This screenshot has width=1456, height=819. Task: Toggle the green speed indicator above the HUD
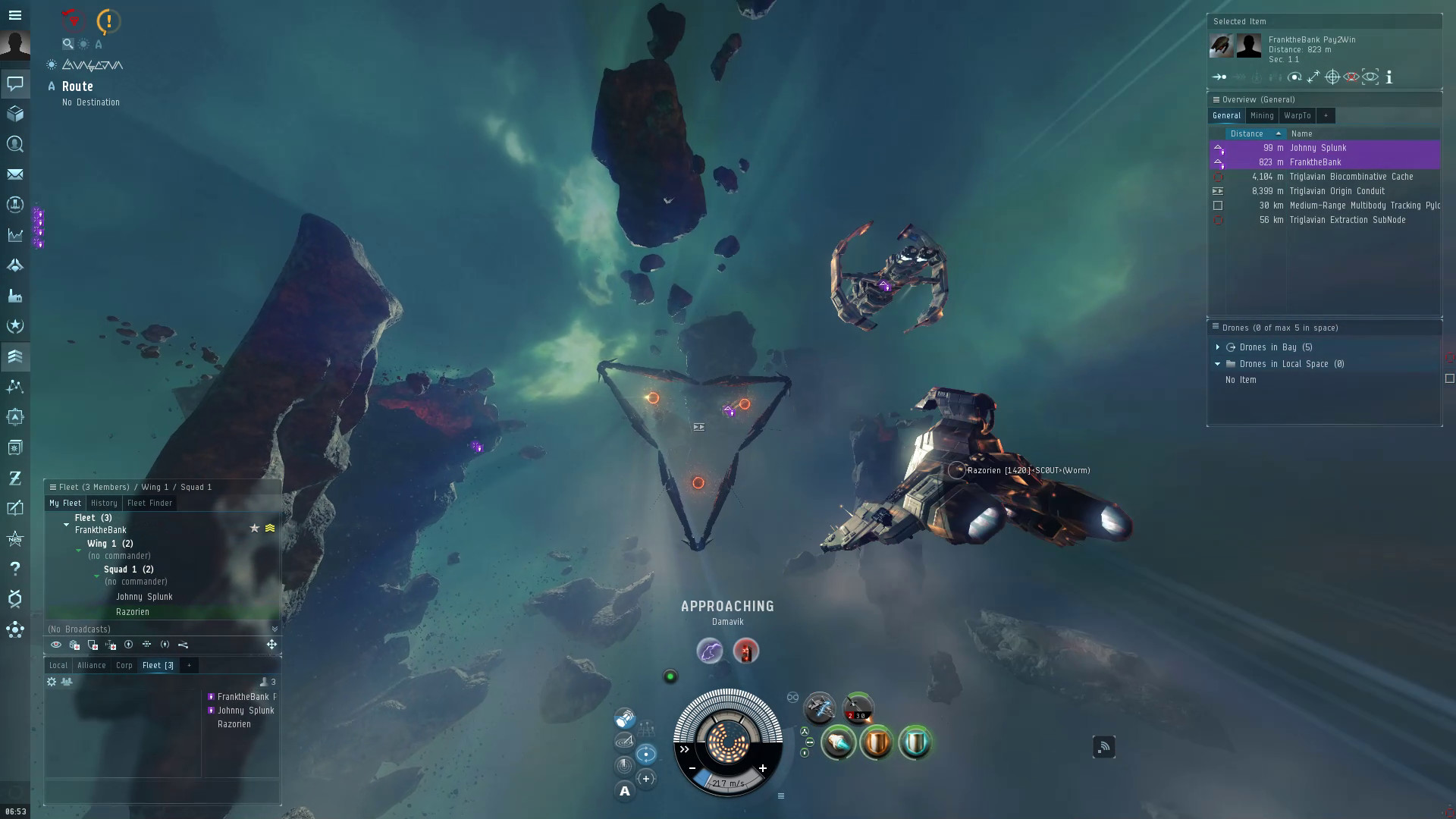[x=670, y=676]
